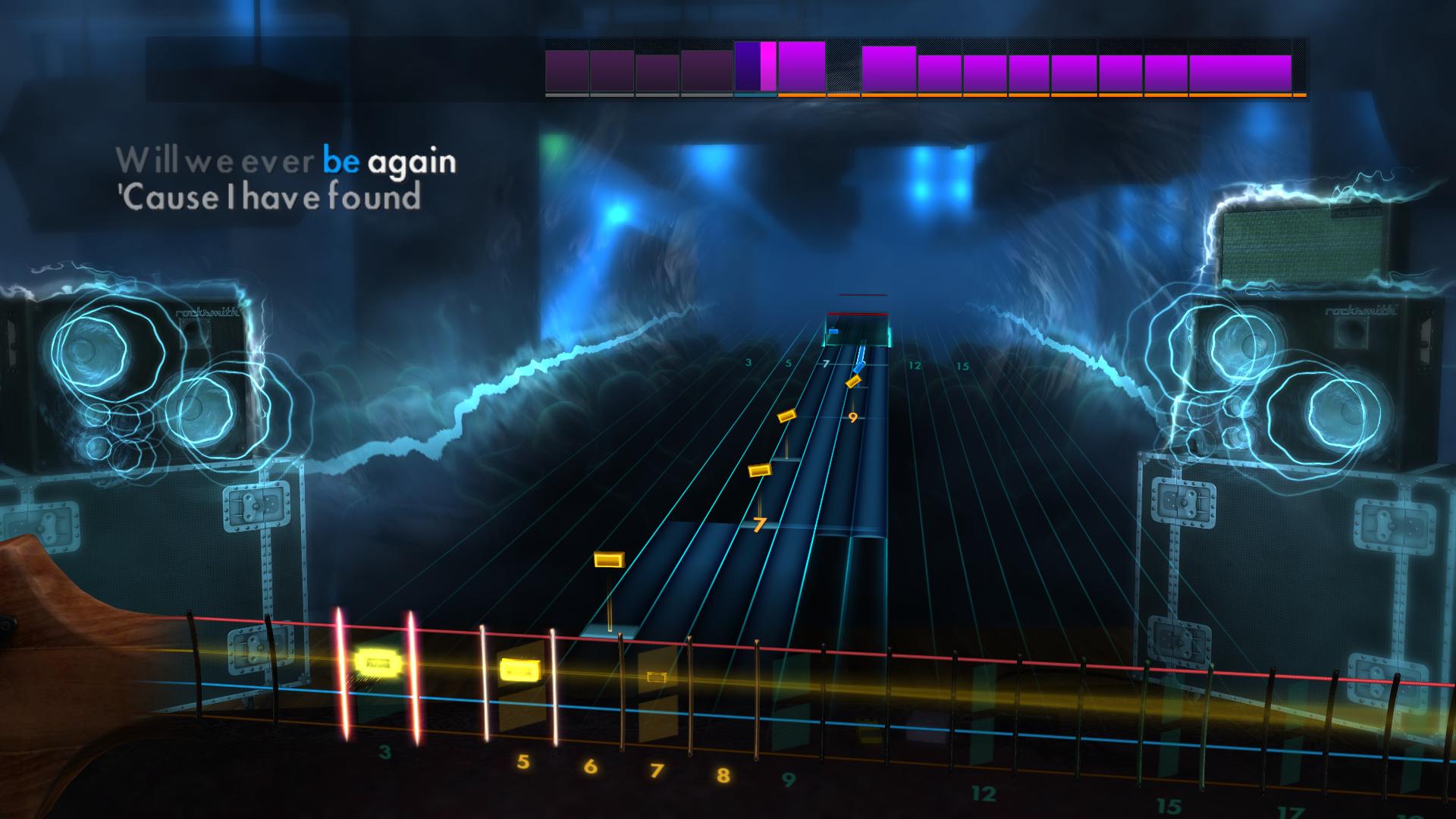Click the tall purple phrase bar mid-timeline
Screen dimensions: 1456x819
tap(890, 68)
